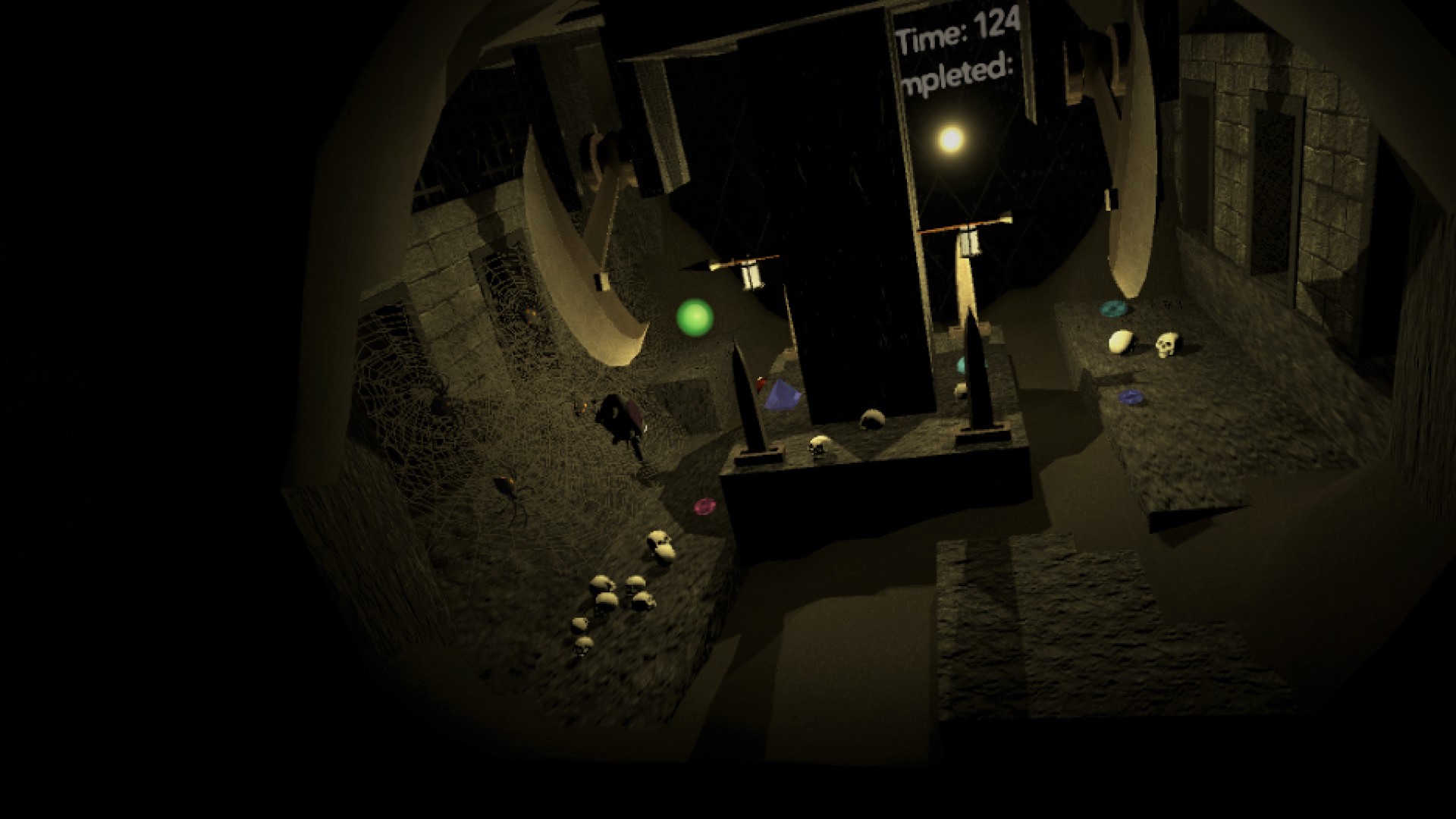Click the hanging torch sconce on the left
The image size is (1456, 819).
point(751,275)
